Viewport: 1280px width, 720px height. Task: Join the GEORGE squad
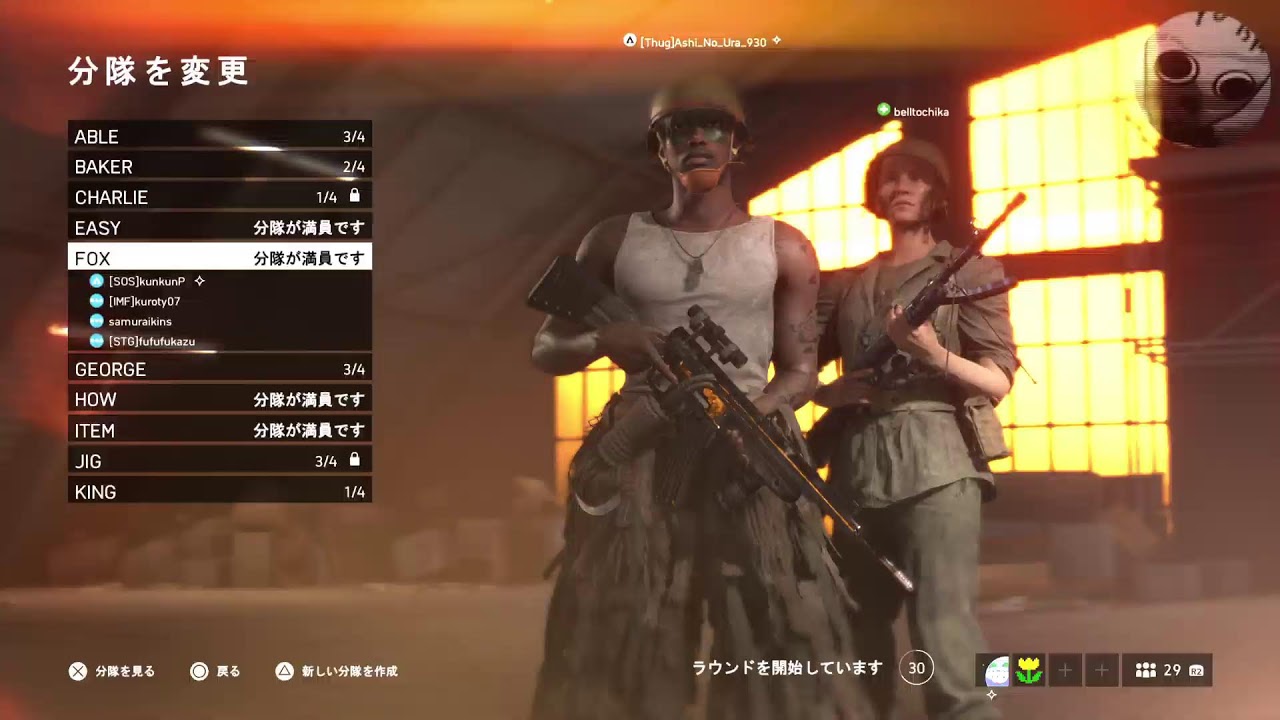click(219, 369)
